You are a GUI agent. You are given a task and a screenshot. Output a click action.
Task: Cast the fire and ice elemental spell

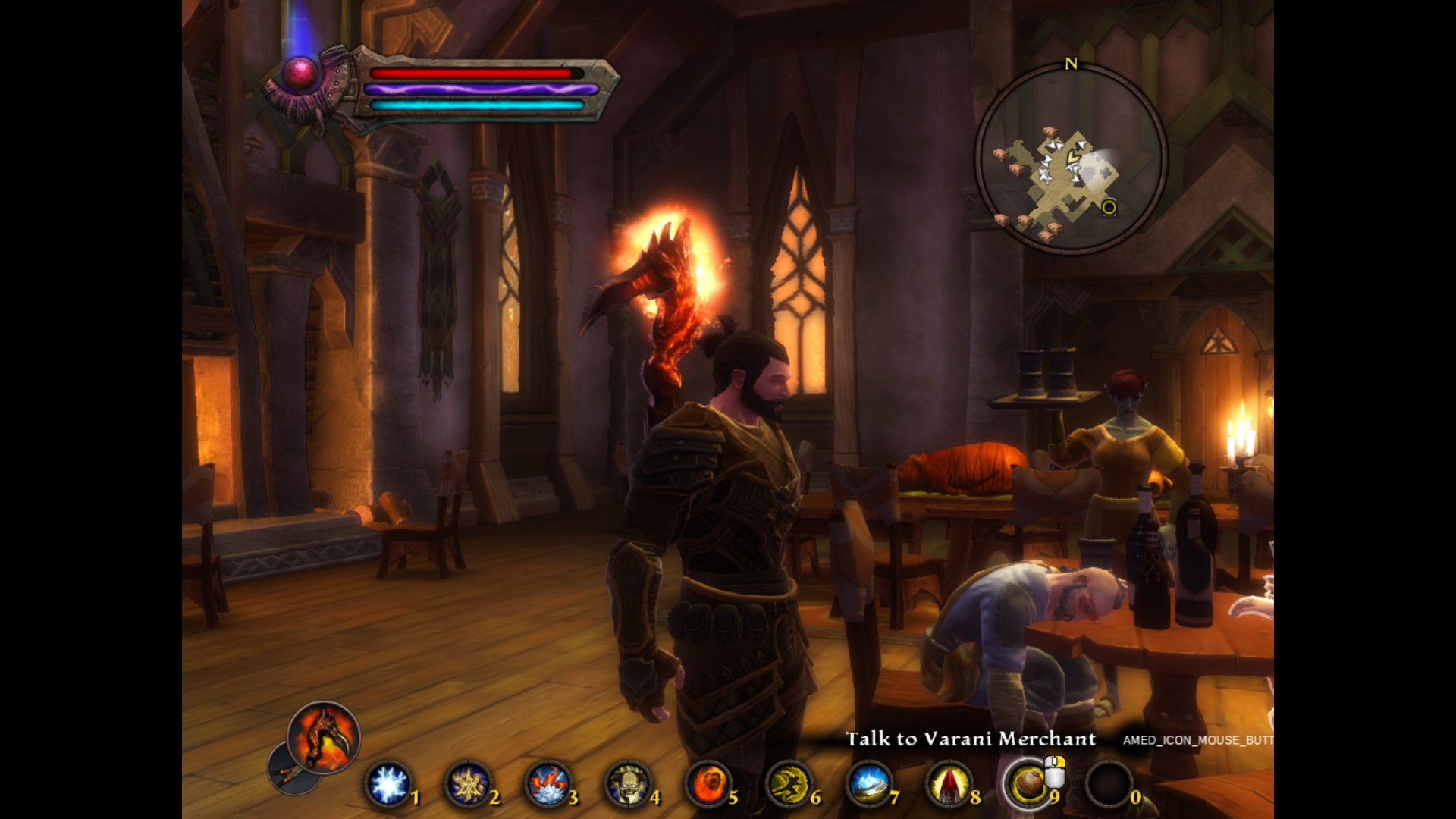[548, 784]
